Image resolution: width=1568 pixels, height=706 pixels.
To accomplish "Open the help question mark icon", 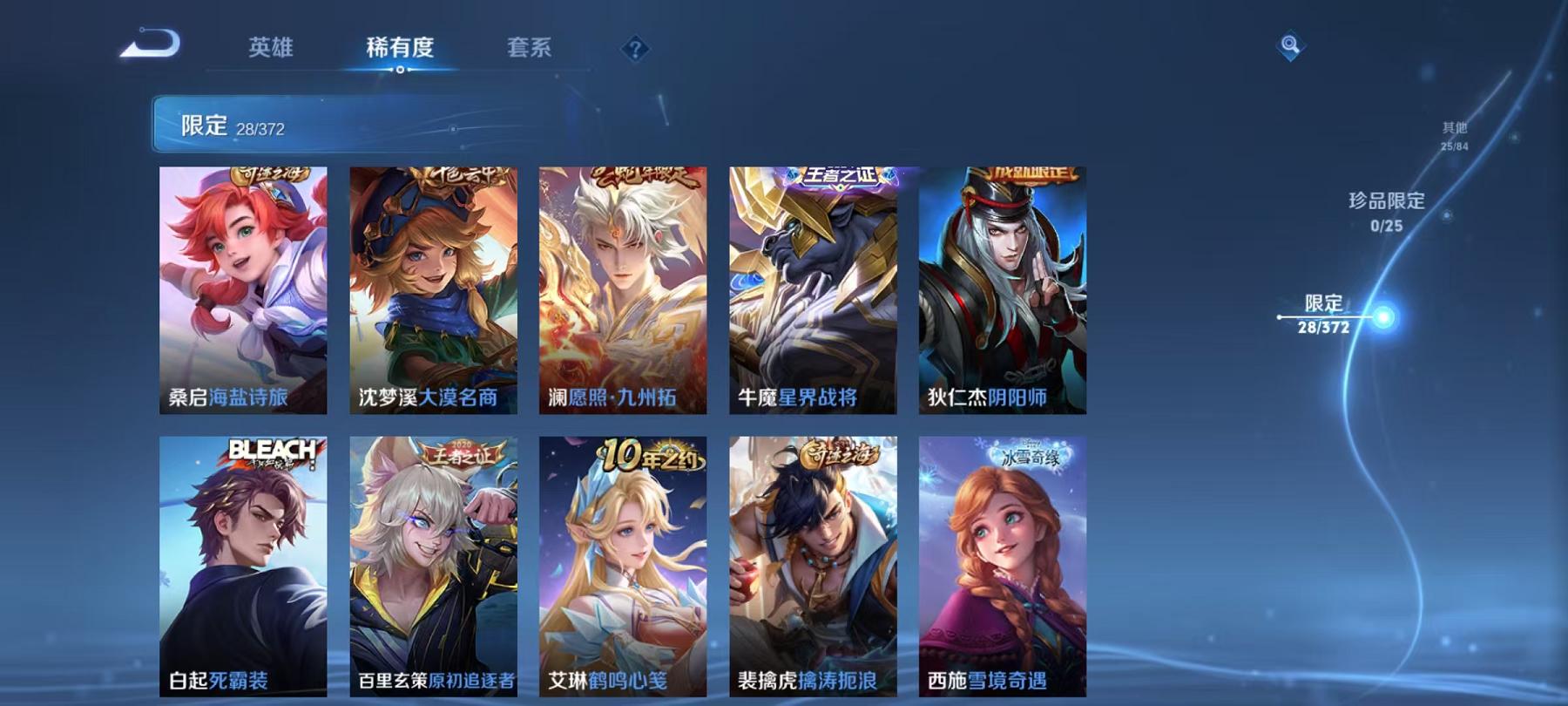I will coord(635,48).
